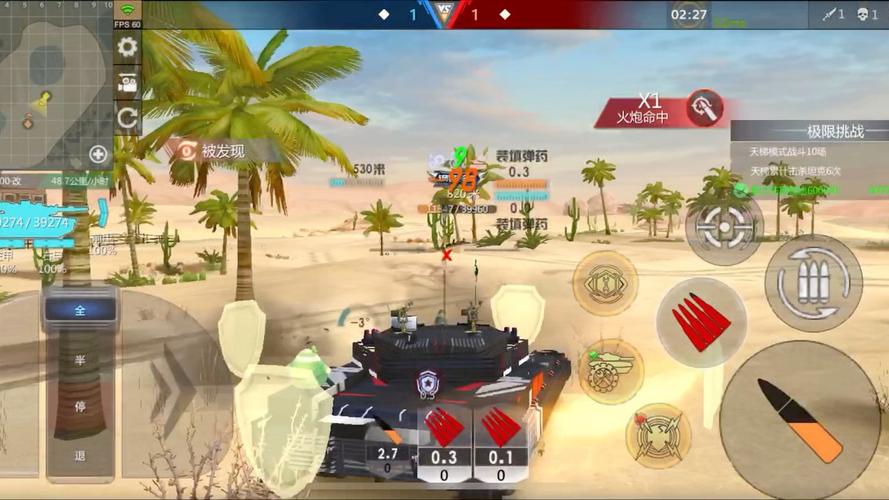Expand the minimap with the plus button

coord(98,153)
